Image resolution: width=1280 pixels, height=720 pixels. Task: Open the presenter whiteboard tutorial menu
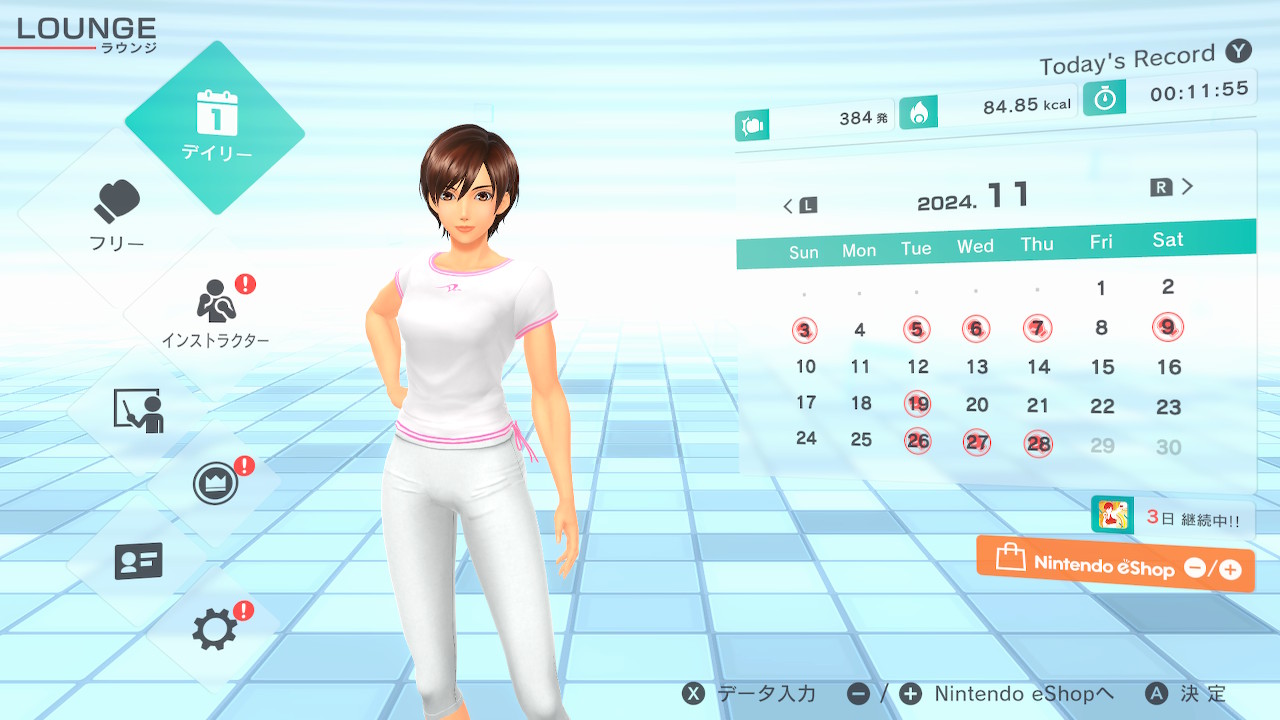click(138, 410)
